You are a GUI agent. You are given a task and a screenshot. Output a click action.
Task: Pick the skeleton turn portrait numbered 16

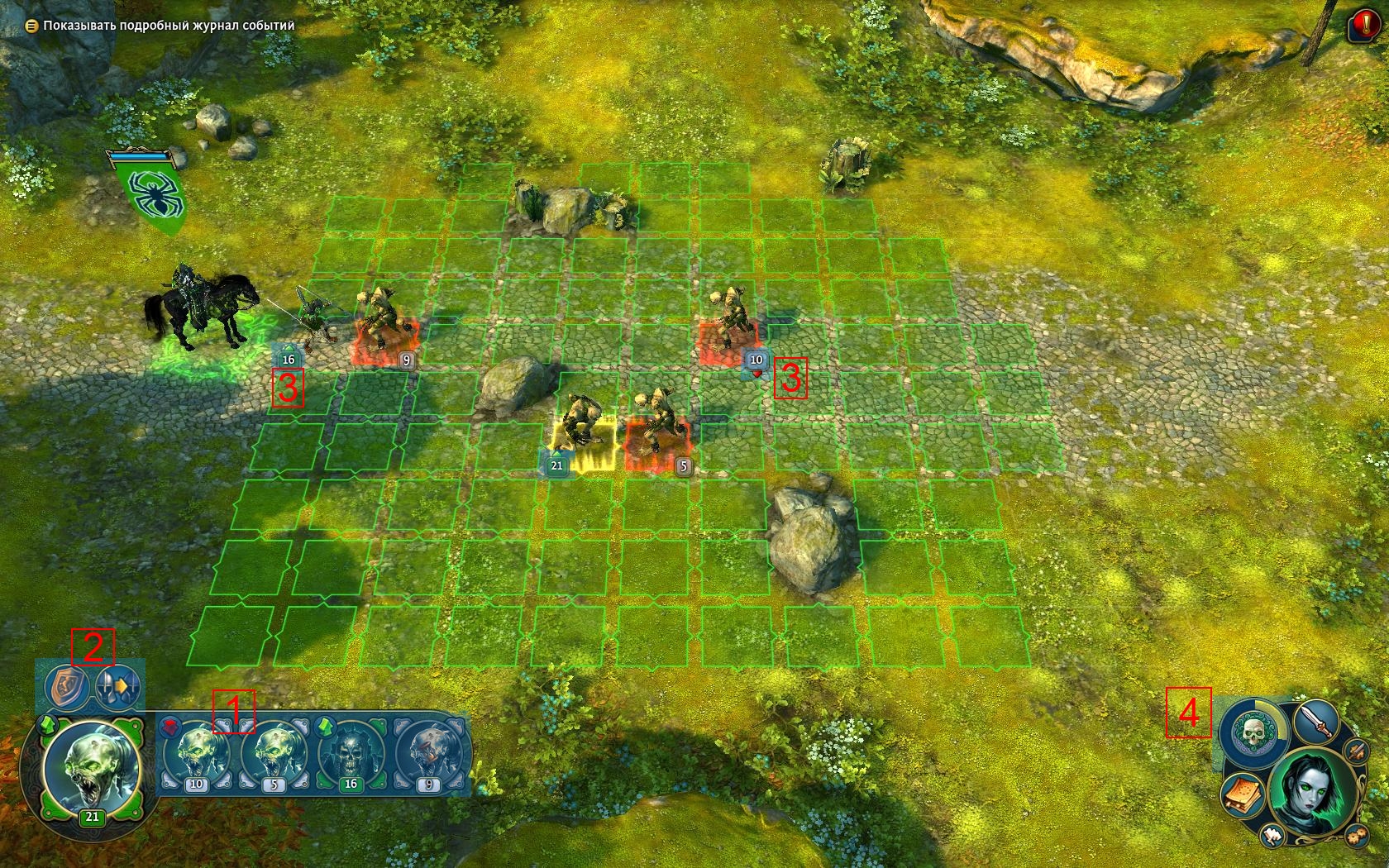tap(351, 754)
